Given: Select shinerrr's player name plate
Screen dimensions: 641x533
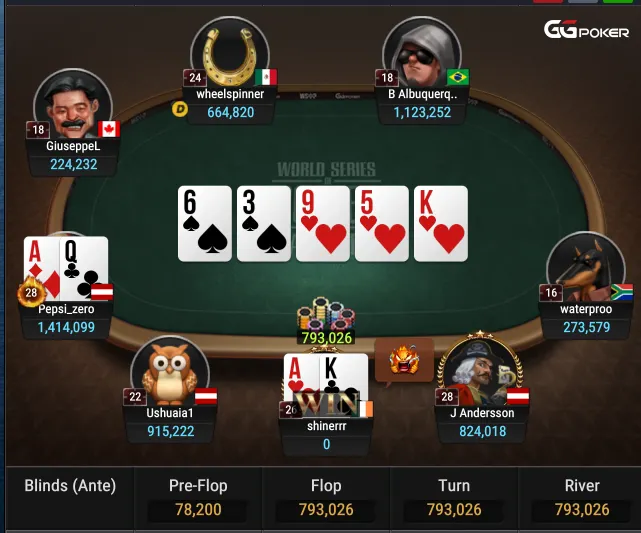Looking at the screenshot, I should click(x=326, y=434).
